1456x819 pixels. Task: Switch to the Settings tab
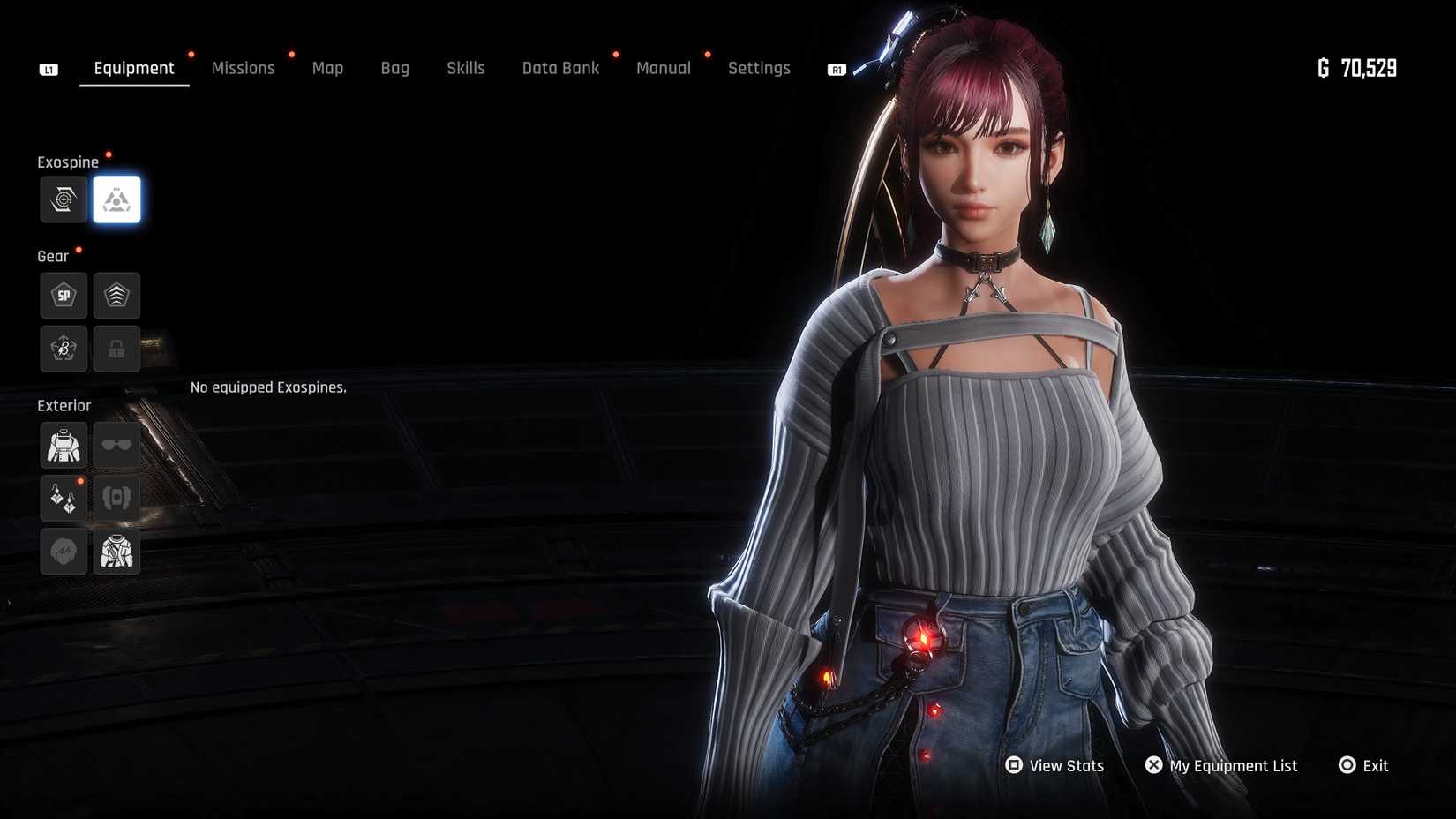click(x=759, y=68)
